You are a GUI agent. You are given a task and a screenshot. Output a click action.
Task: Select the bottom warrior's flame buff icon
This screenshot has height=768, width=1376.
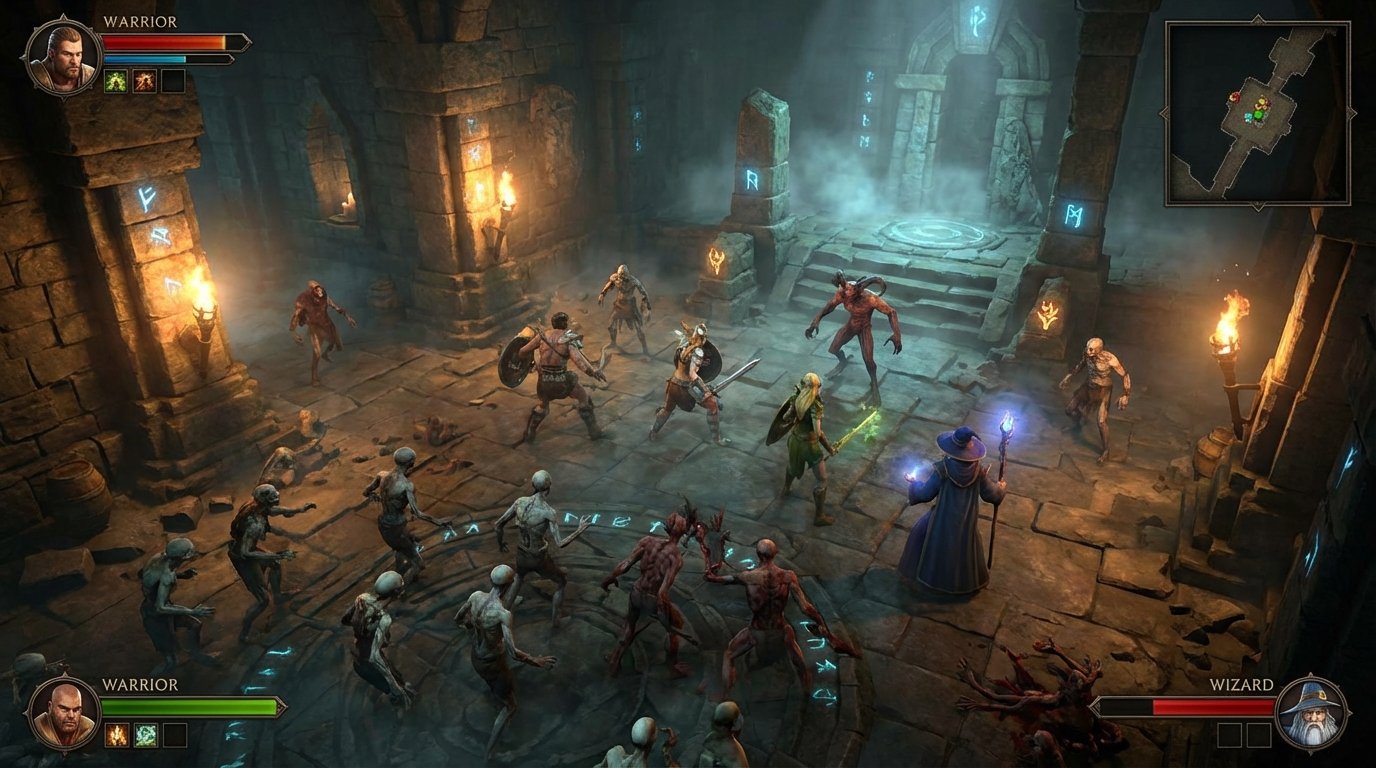coord(117,734)
